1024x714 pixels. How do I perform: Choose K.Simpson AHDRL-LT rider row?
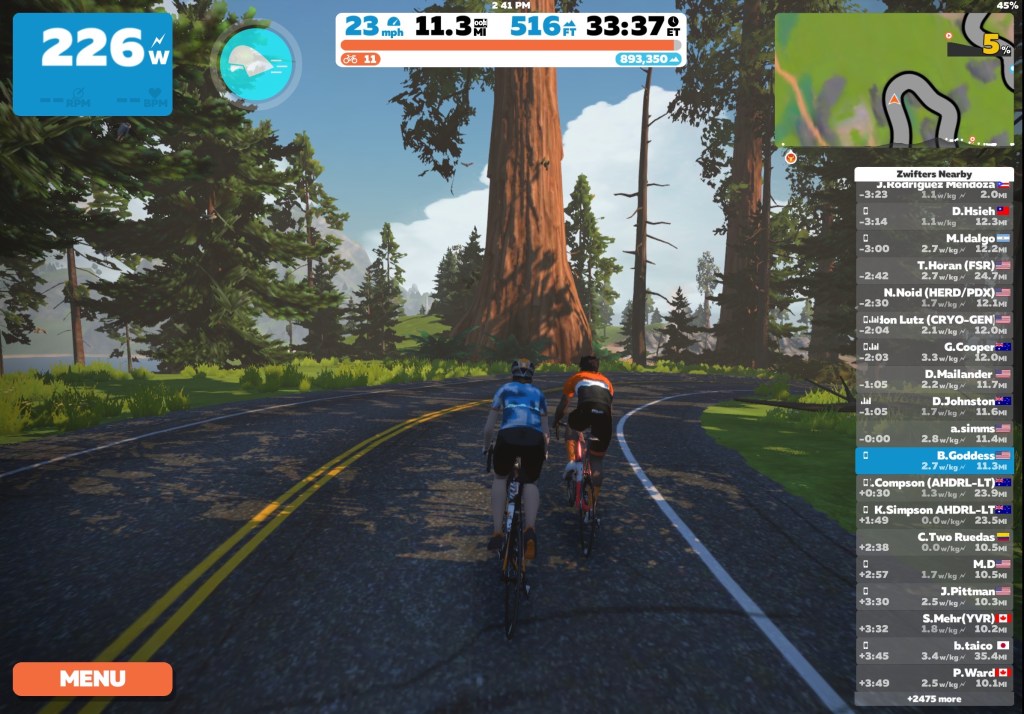coord(934,514)
